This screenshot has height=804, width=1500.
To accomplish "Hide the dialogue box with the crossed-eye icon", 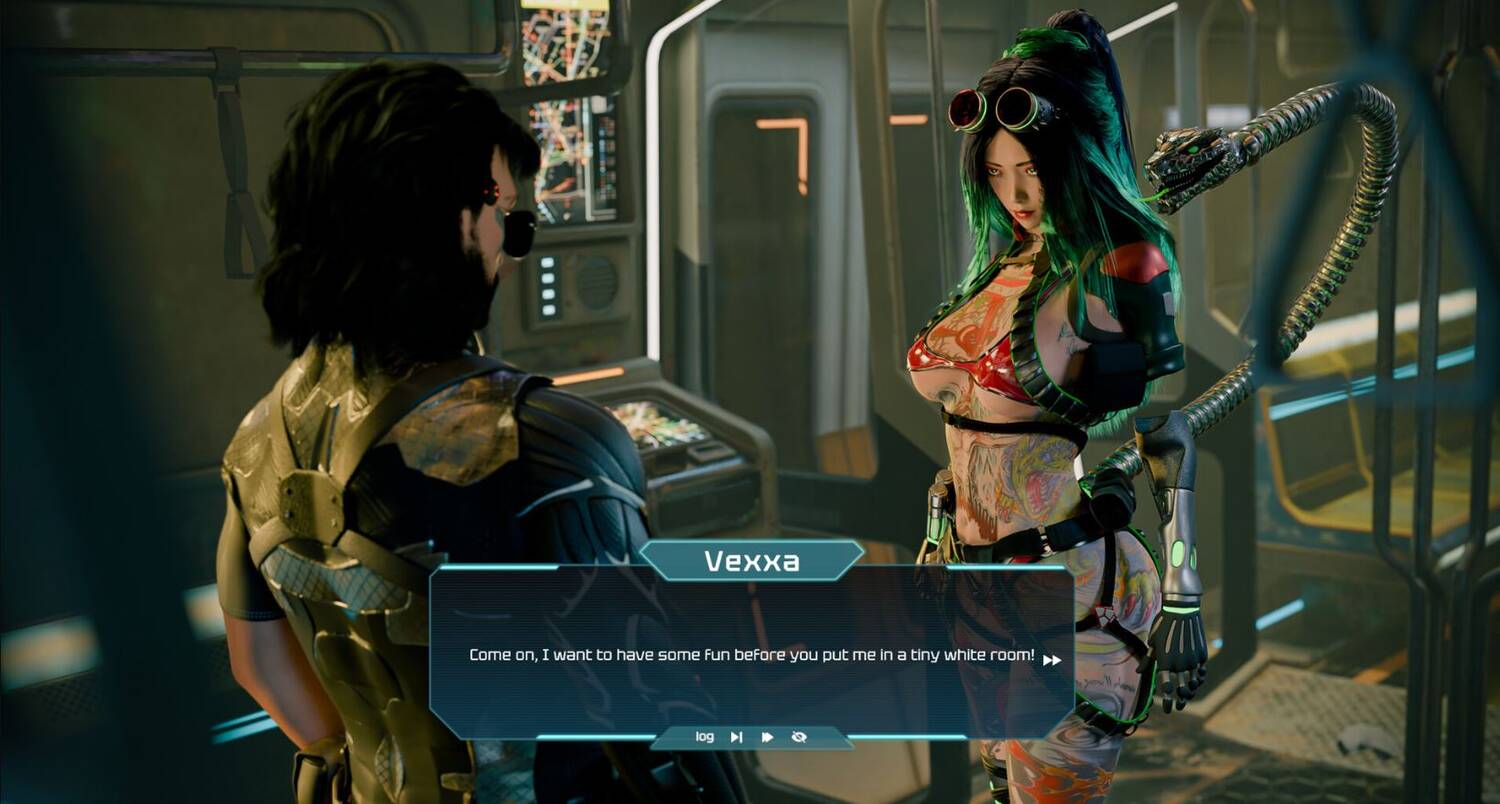I will pyautogui.click(x=799, y=737).
